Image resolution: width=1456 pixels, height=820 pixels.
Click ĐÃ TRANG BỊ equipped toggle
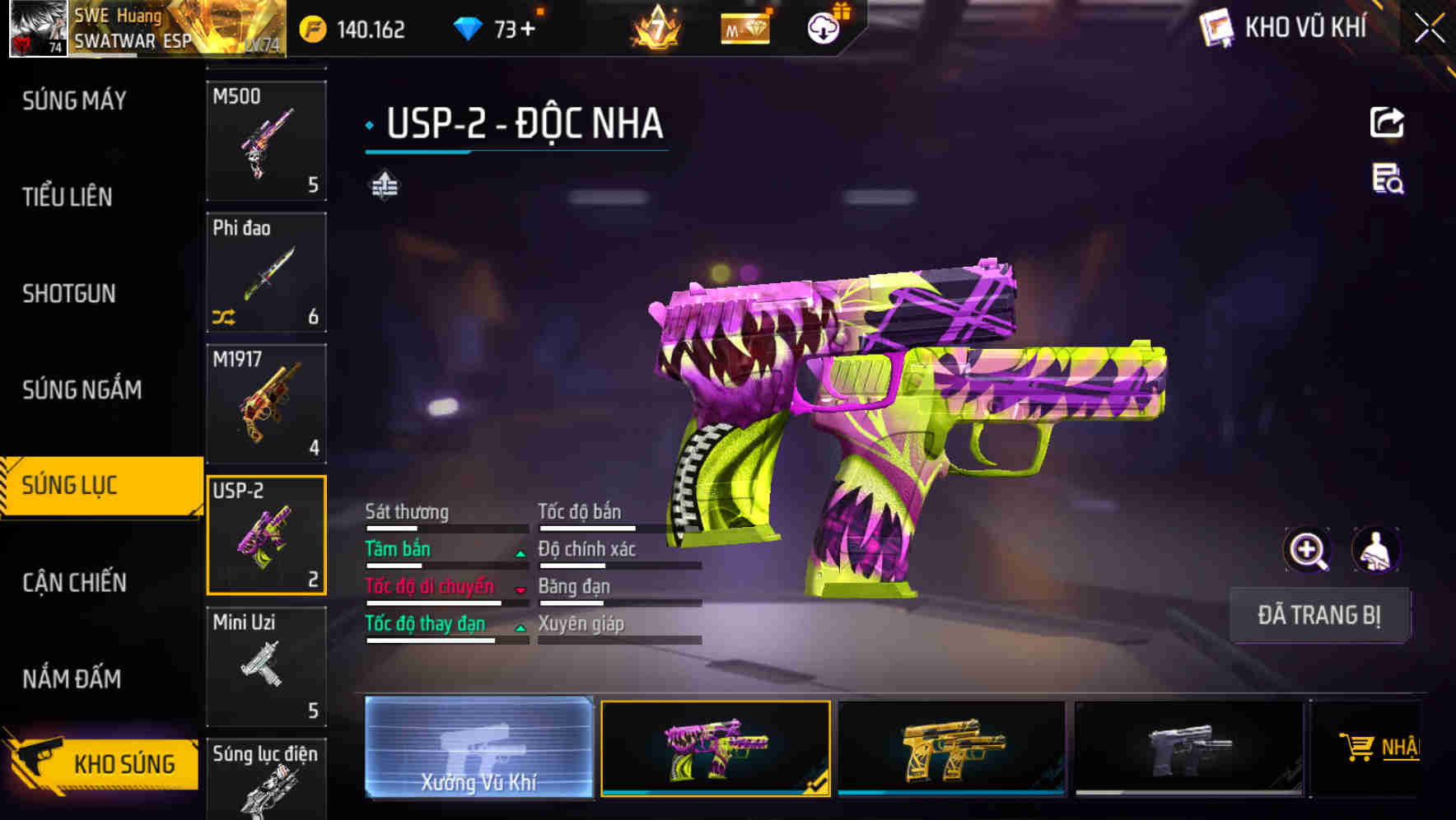(x=1319, y=615)
